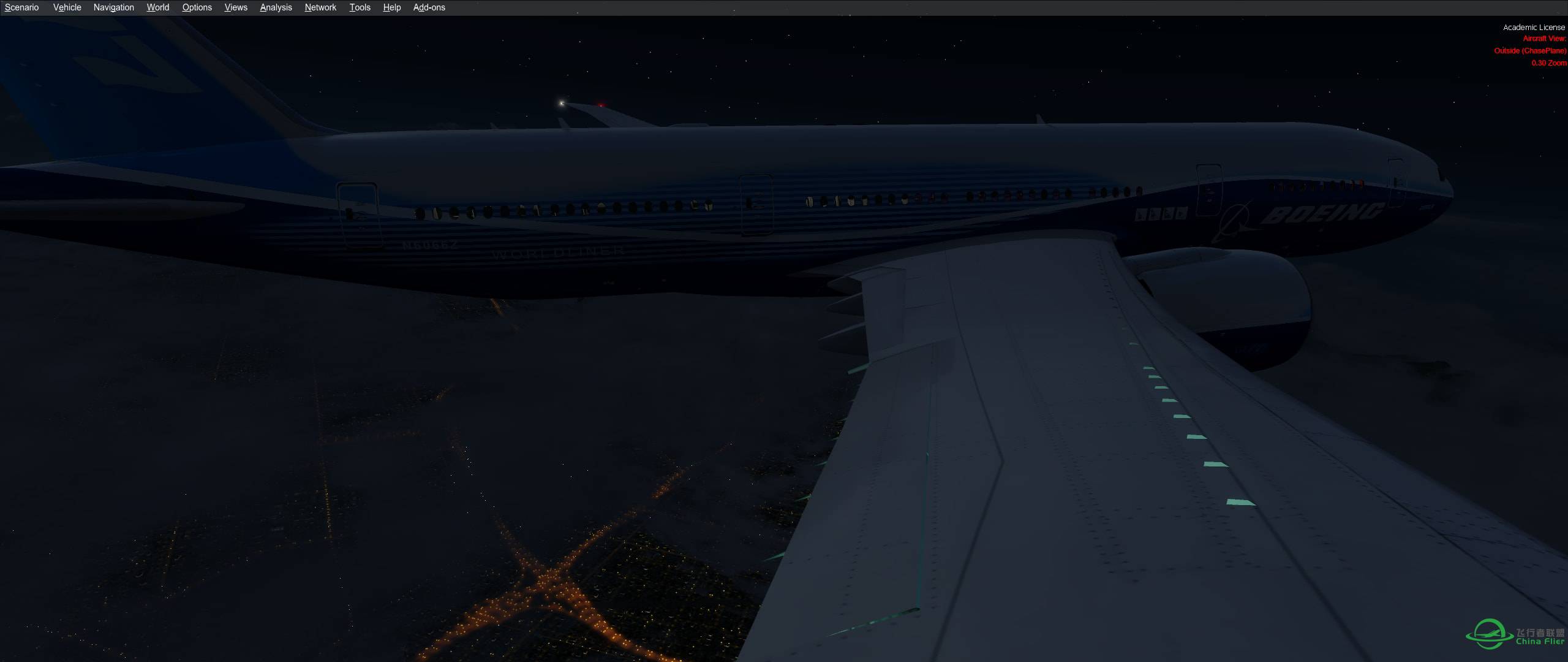Screen dimensions: 1568x662
Task: Open the Help menu
Action: pyautogui.click(x=391, y=7)
